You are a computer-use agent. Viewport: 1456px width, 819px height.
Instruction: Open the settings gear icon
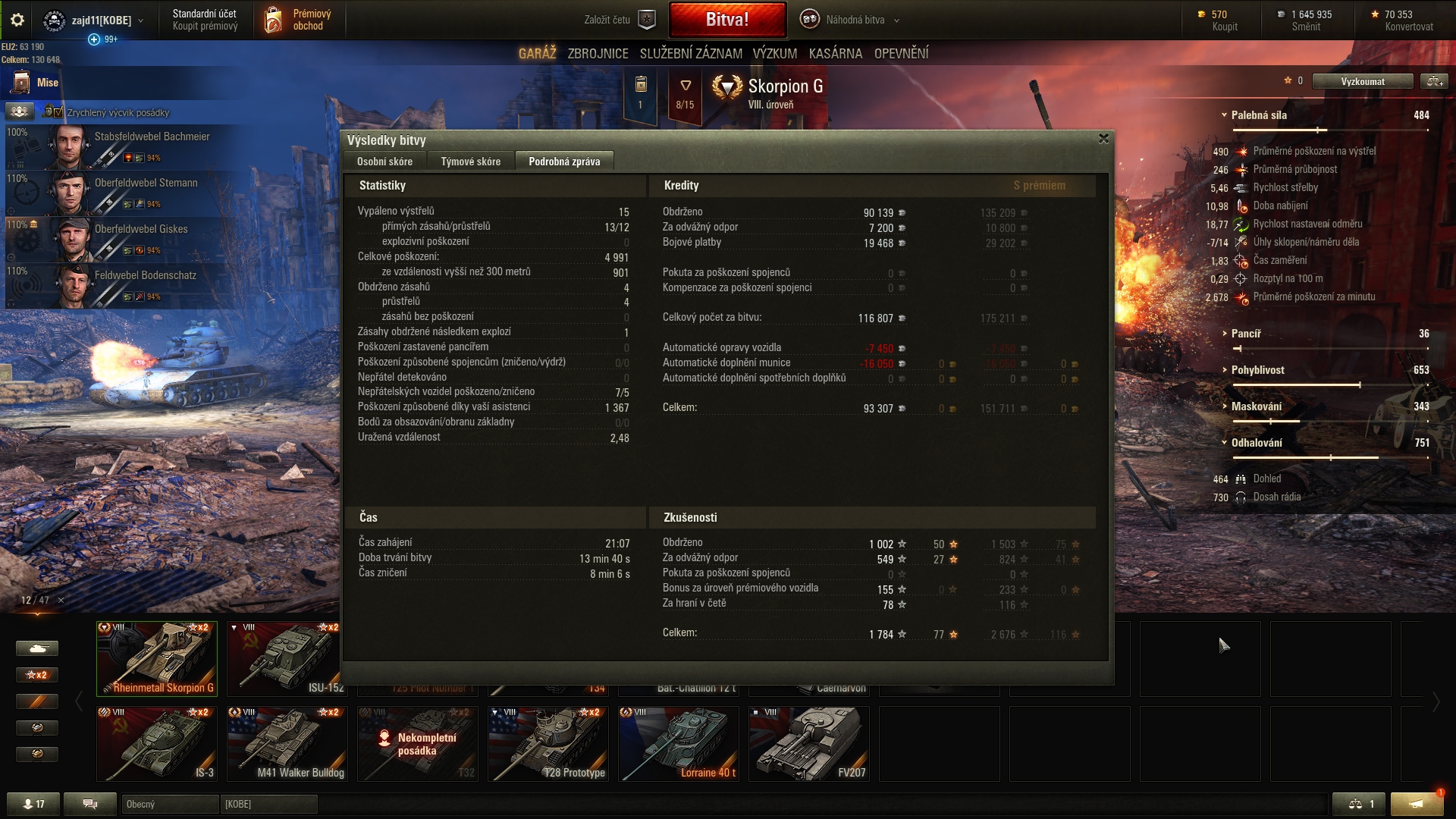pos(17,20)
